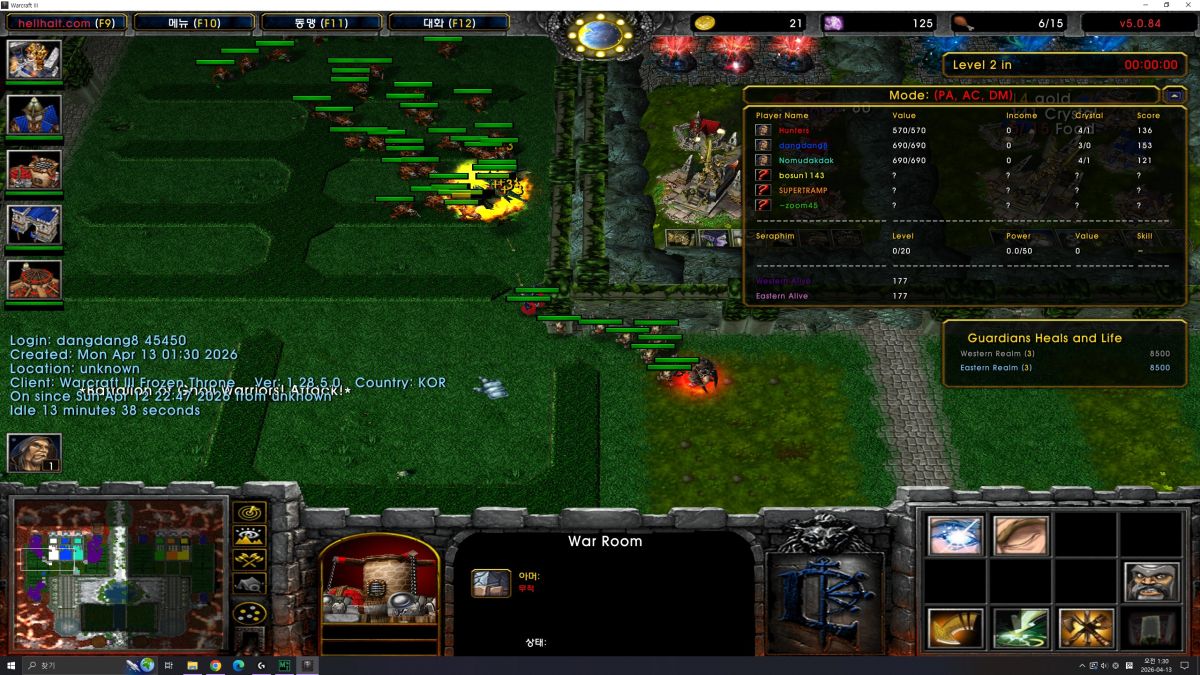Choose the bearded helmeted warrior command icon

[1151, 582]
